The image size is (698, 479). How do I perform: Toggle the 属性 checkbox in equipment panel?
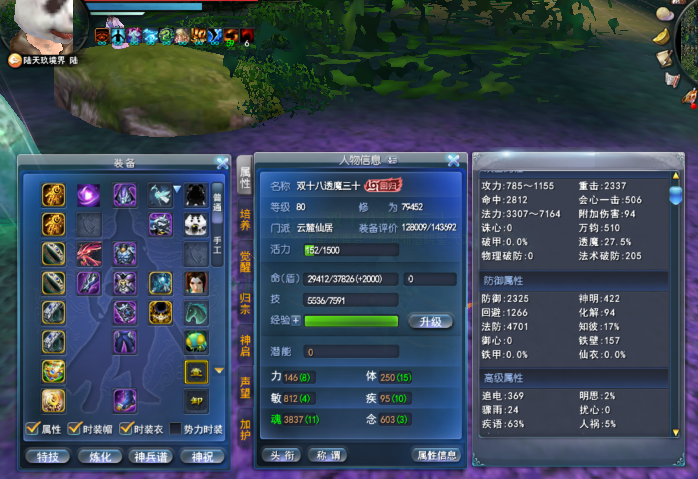(31, 429)
